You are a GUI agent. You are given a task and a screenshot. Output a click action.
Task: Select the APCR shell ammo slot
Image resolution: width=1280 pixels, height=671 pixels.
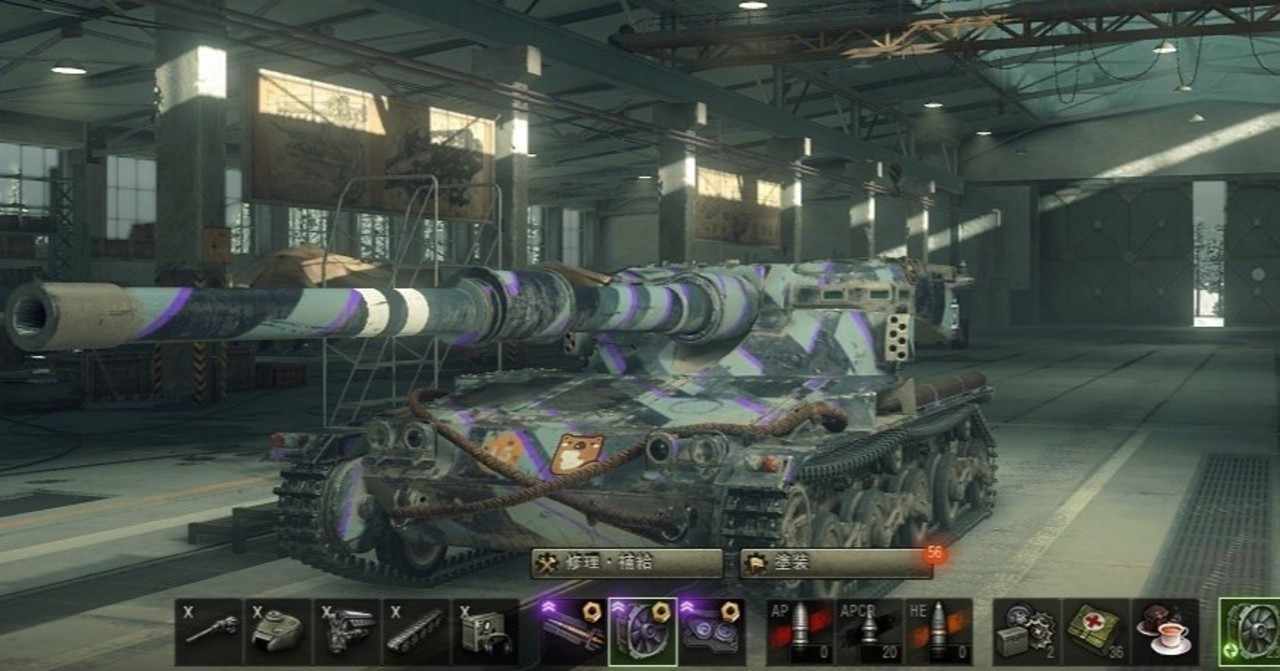869,632
